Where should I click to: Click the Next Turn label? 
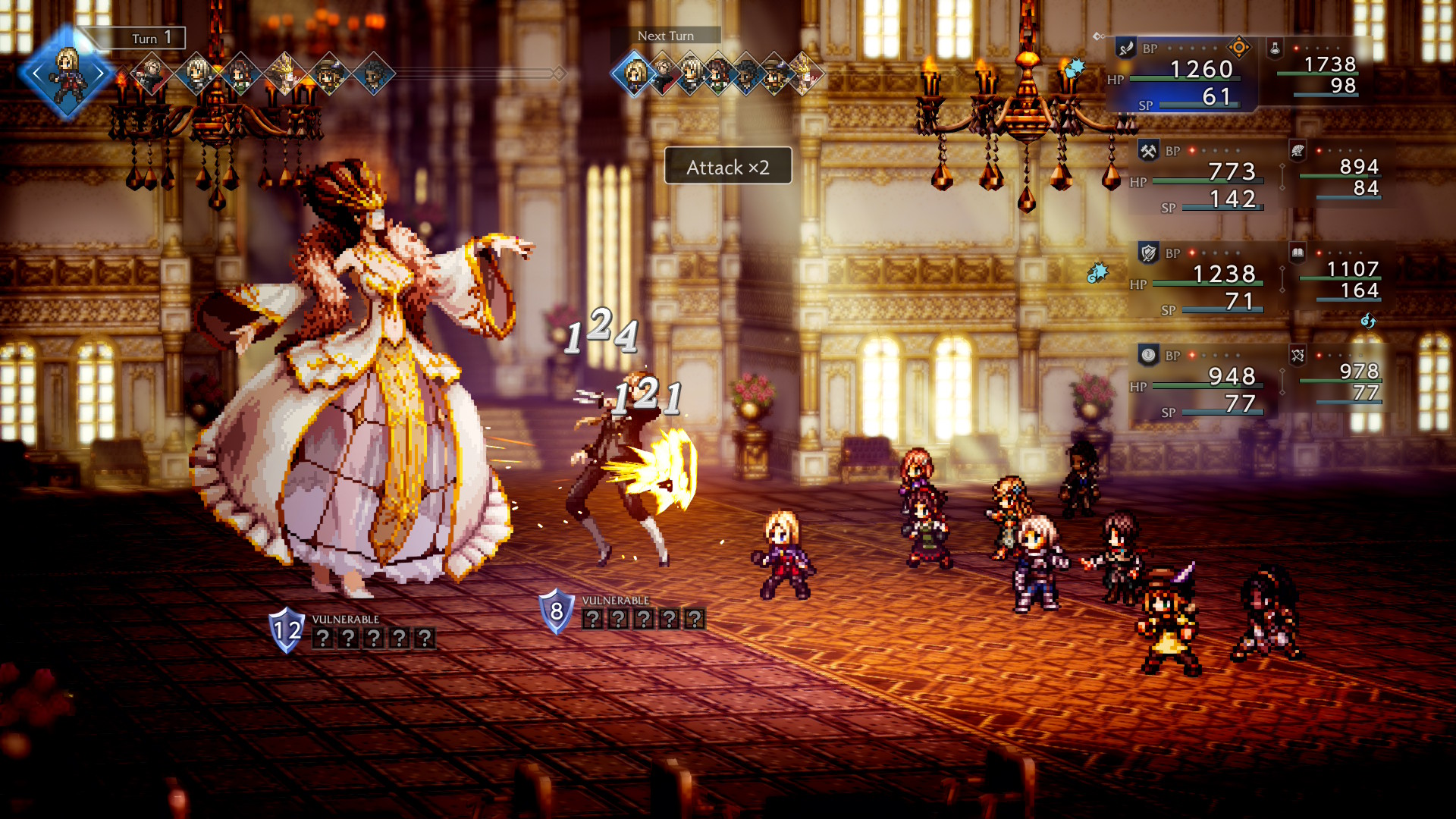coord(665,36)
